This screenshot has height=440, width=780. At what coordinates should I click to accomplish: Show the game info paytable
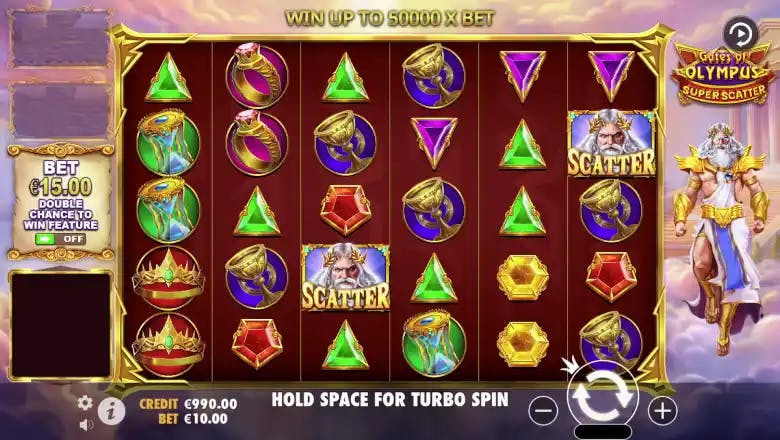[x=111, y=410]
